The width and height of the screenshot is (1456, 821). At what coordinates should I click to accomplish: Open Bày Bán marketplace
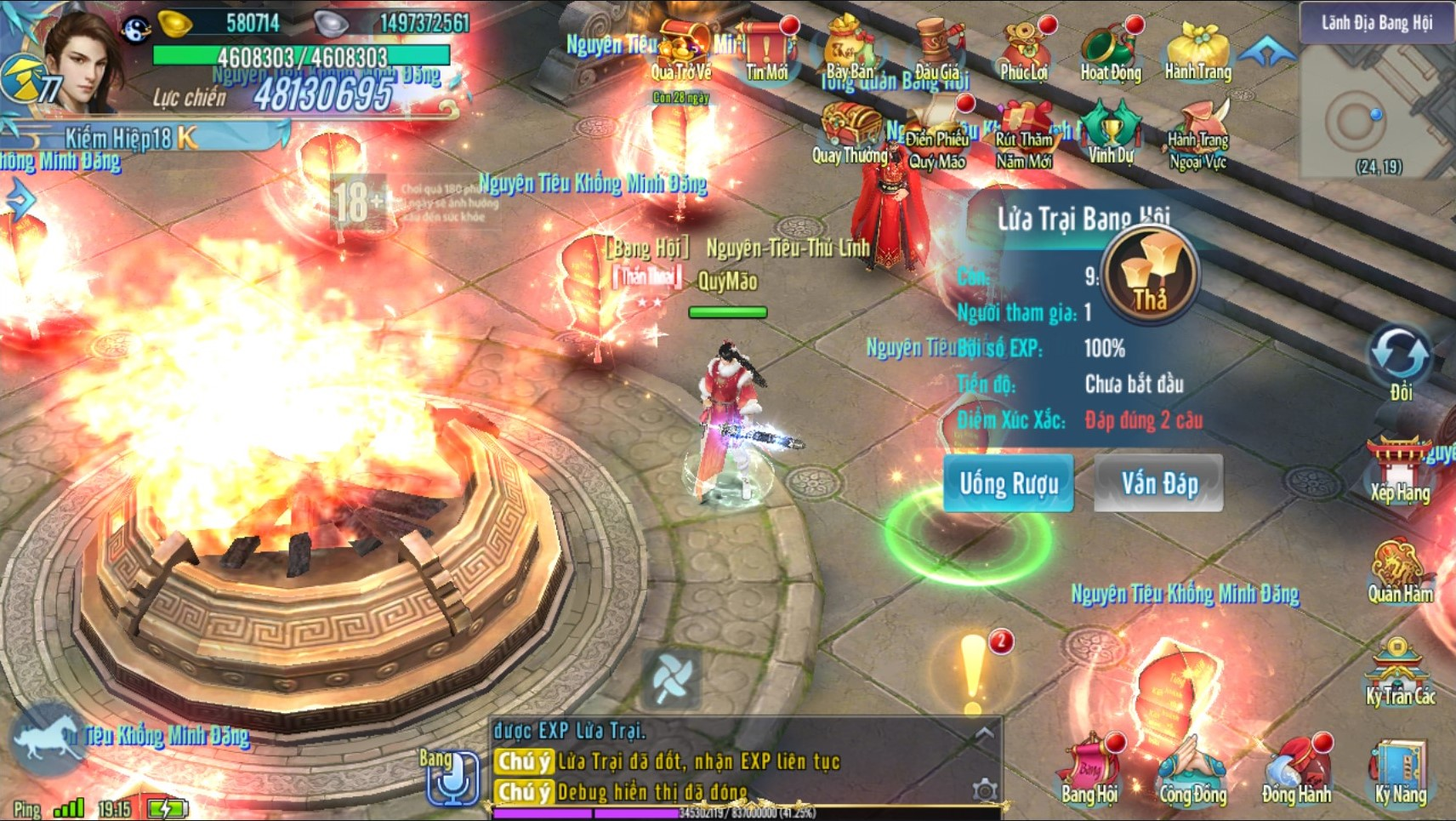[x=850, y=53]
